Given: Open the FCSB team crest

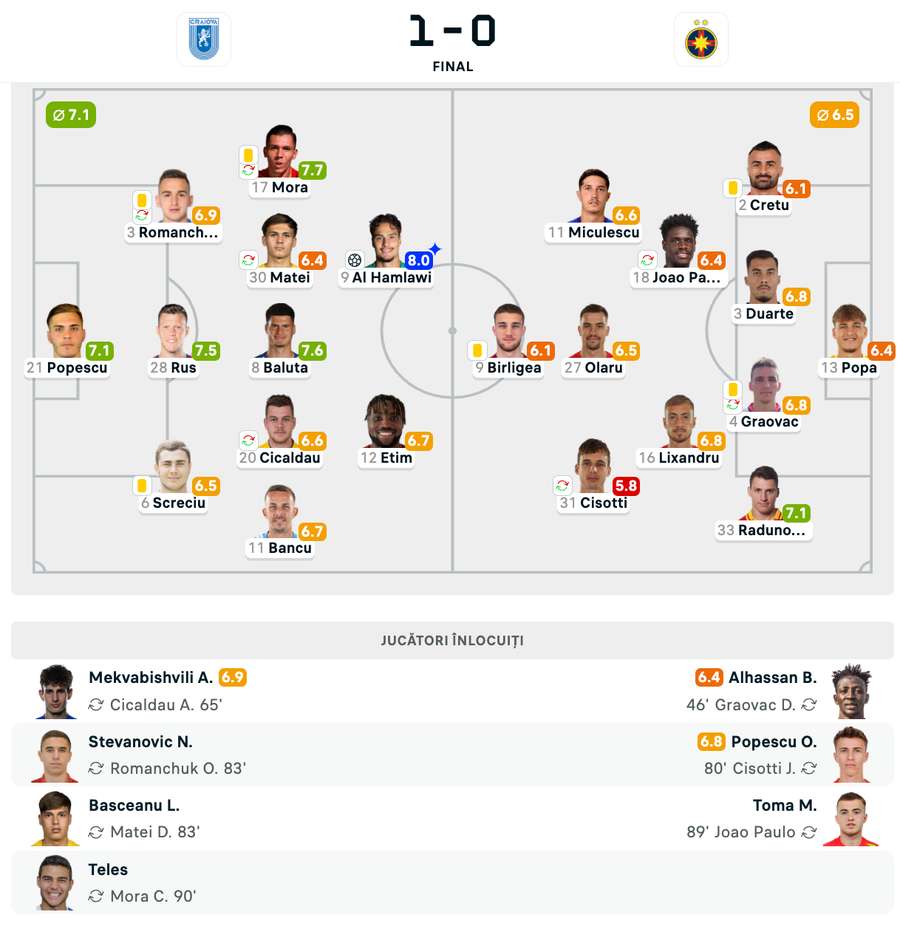Looking at the screenshot, I should 700,40.
